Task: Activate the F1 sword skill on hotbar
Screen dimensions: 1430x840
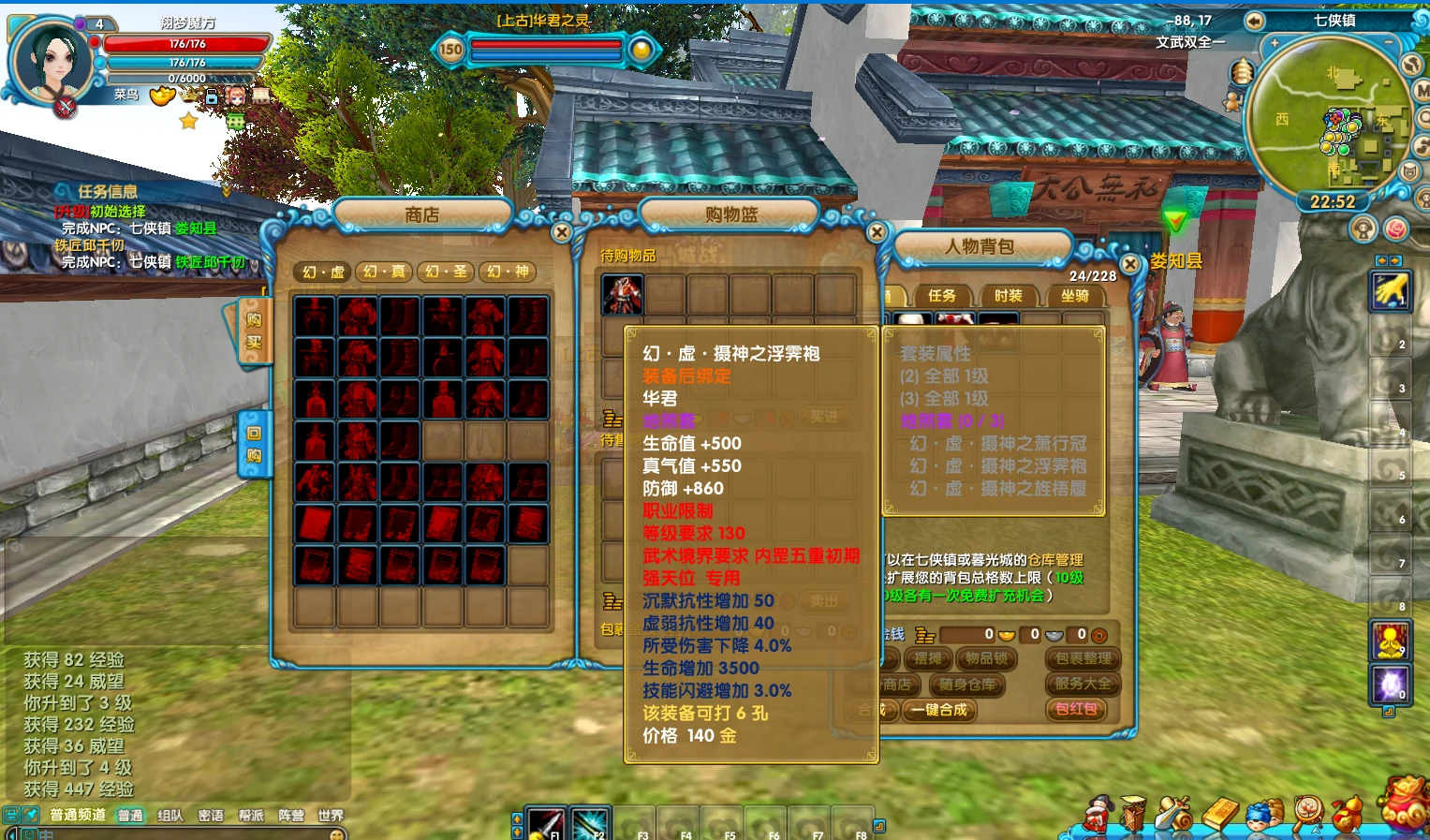Action: coord(545,823)
